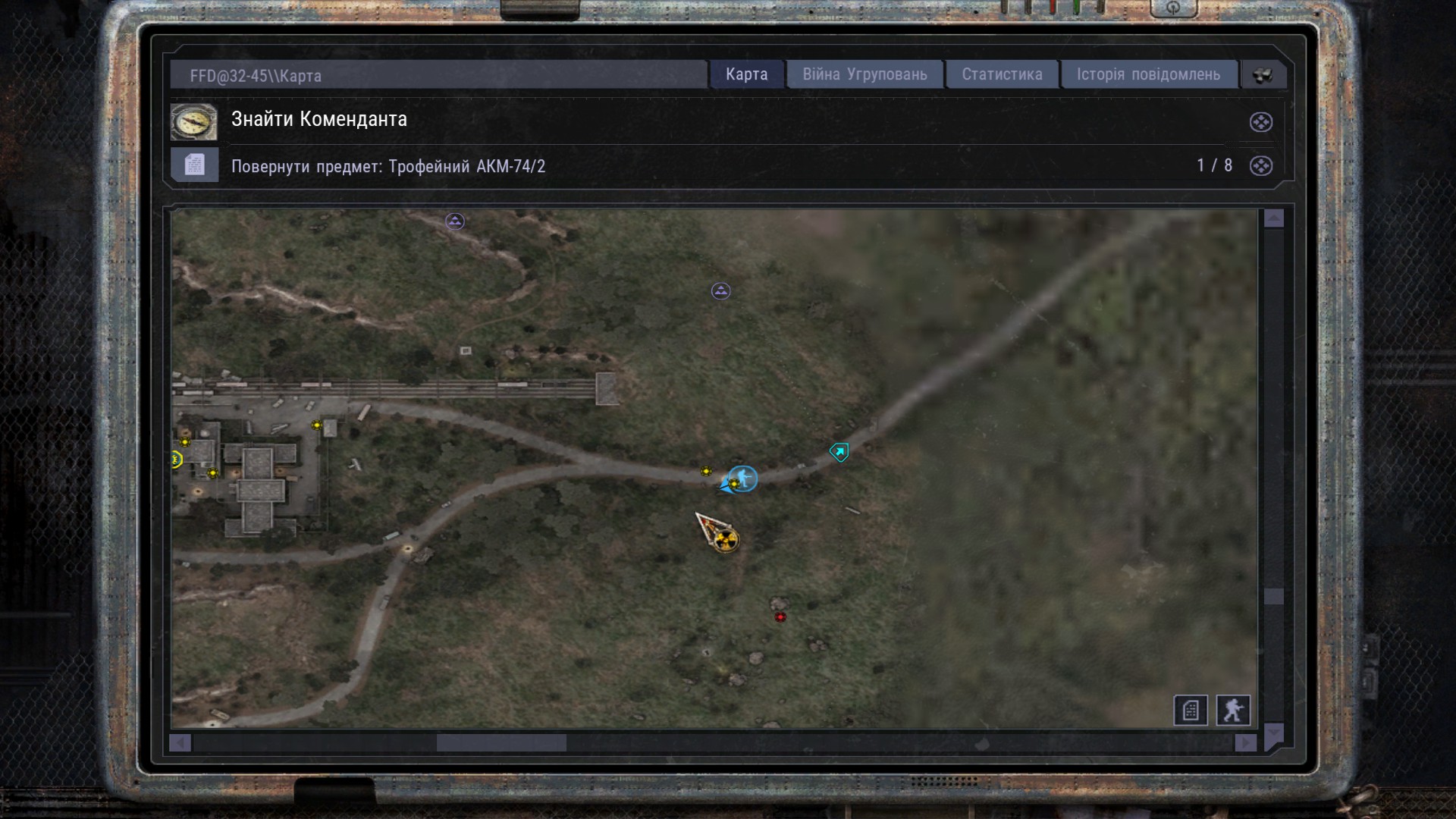The height and width of the screenshot is (819, 1456).
Task: Select the cyan arrow waypoint marker
Action: point(839,453)
